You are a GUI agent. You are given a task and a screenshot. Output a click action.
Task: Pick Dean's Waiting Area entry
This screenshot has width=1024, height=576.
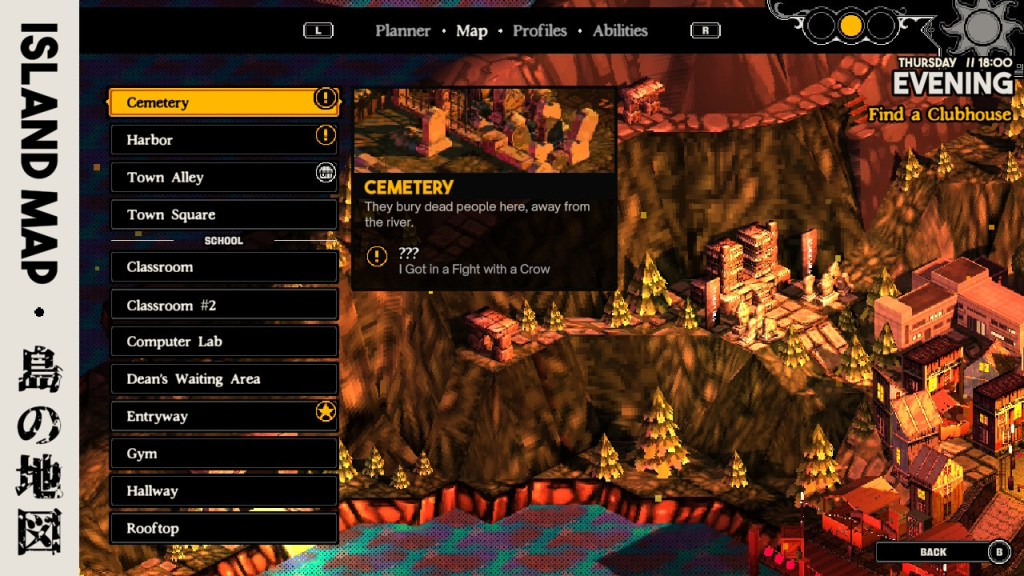[x=222, y=379]
